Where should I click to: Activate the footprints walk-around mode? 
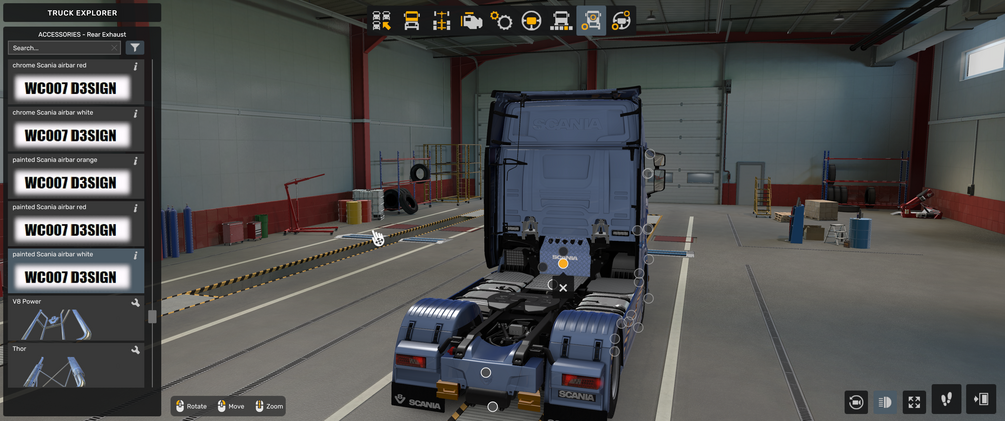pos(946,400)
